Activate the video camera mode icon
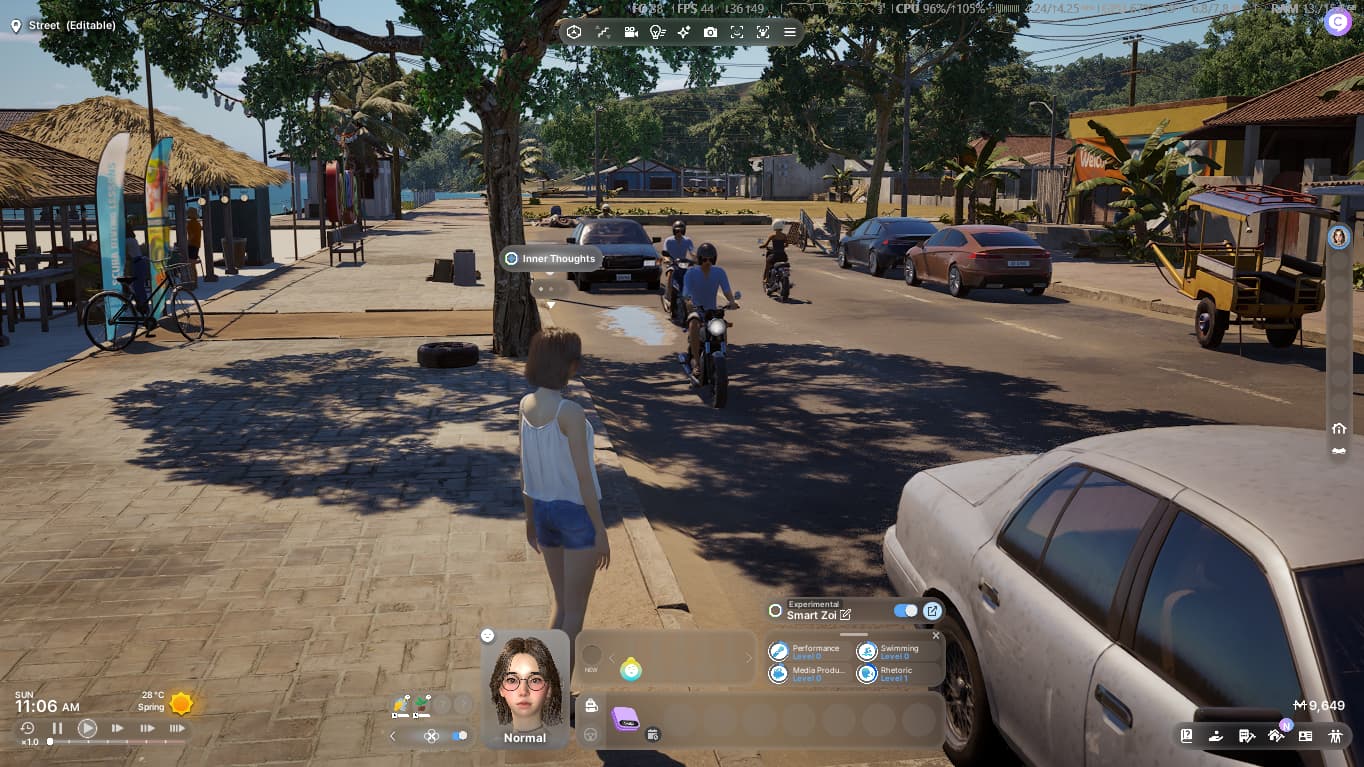Image resolution: width=1364 pixels, height=767 pixels. [631, 32]
